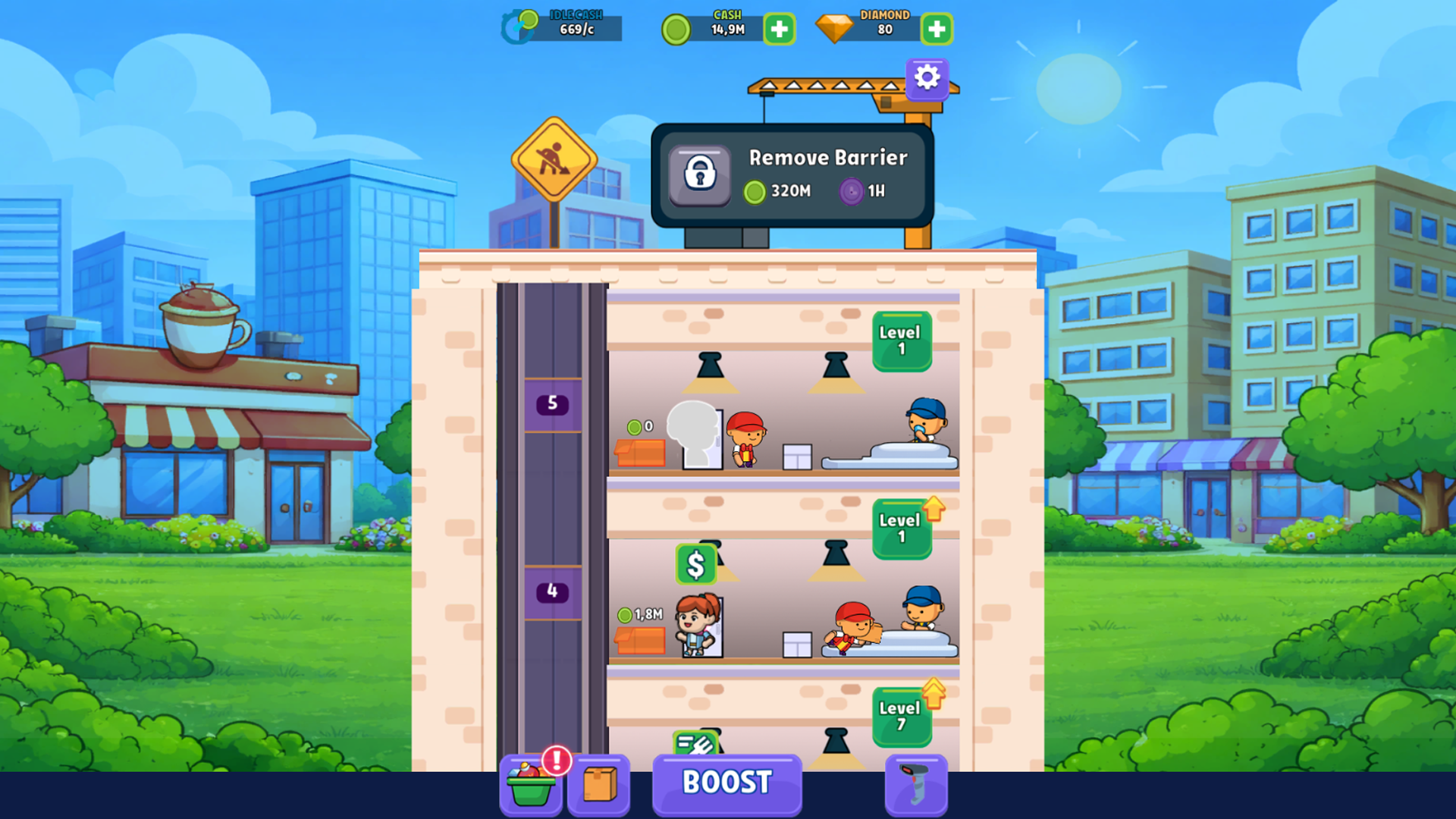
Task: Select elevator floor number 5
Action: (x=552, y=404)
